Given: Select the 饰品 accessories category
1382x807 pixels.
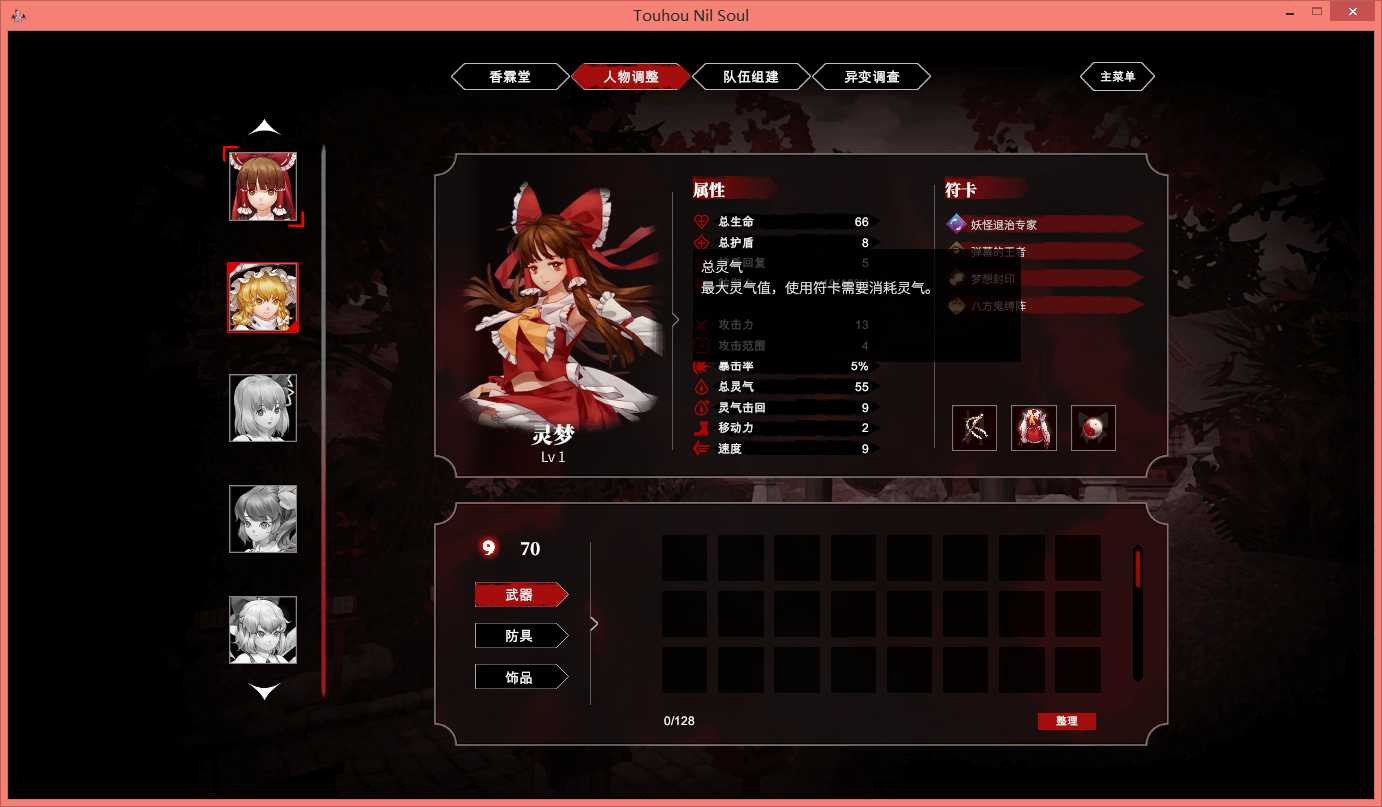Looking at the screenshot, I should tap(520, 678).
